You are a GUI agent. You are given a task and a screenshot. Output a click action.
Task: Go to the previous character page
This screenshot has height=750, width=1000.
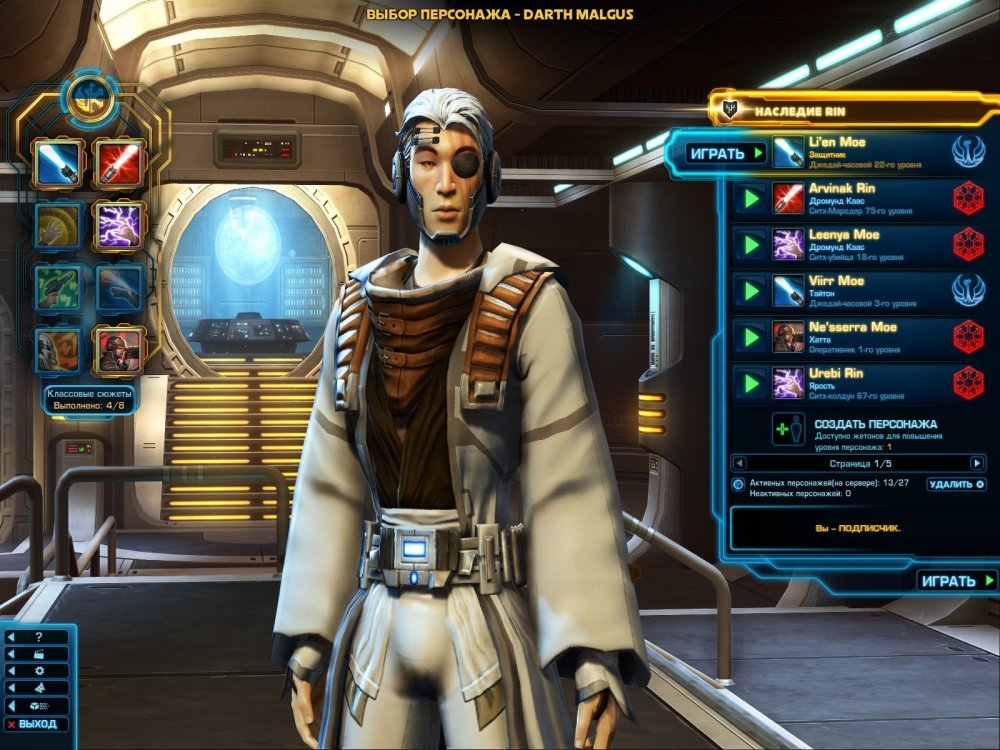(x=738, y=463)
